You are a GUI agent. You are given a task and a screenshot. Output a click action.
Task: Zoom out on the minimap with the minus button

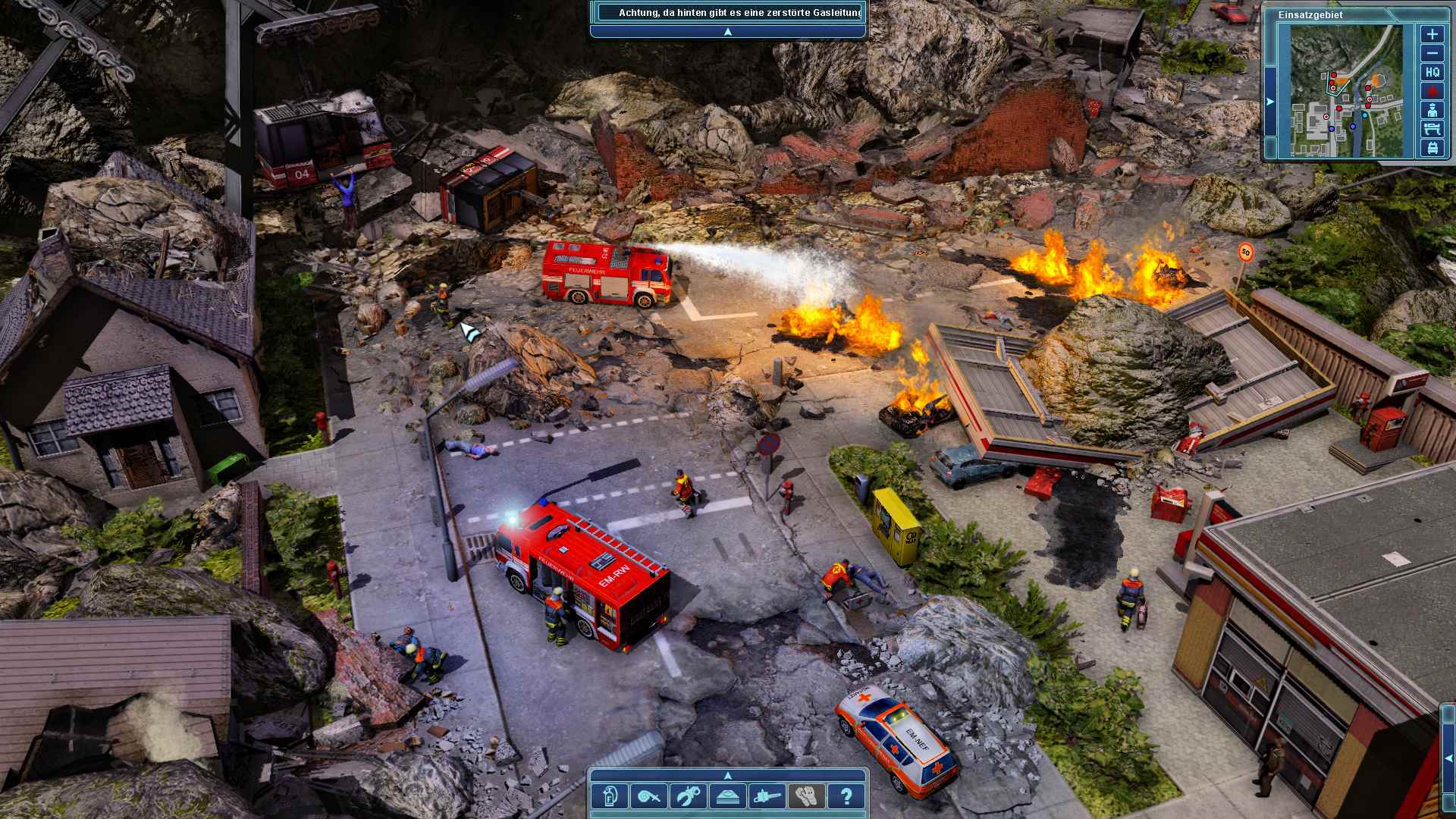tap(1432, 53)
